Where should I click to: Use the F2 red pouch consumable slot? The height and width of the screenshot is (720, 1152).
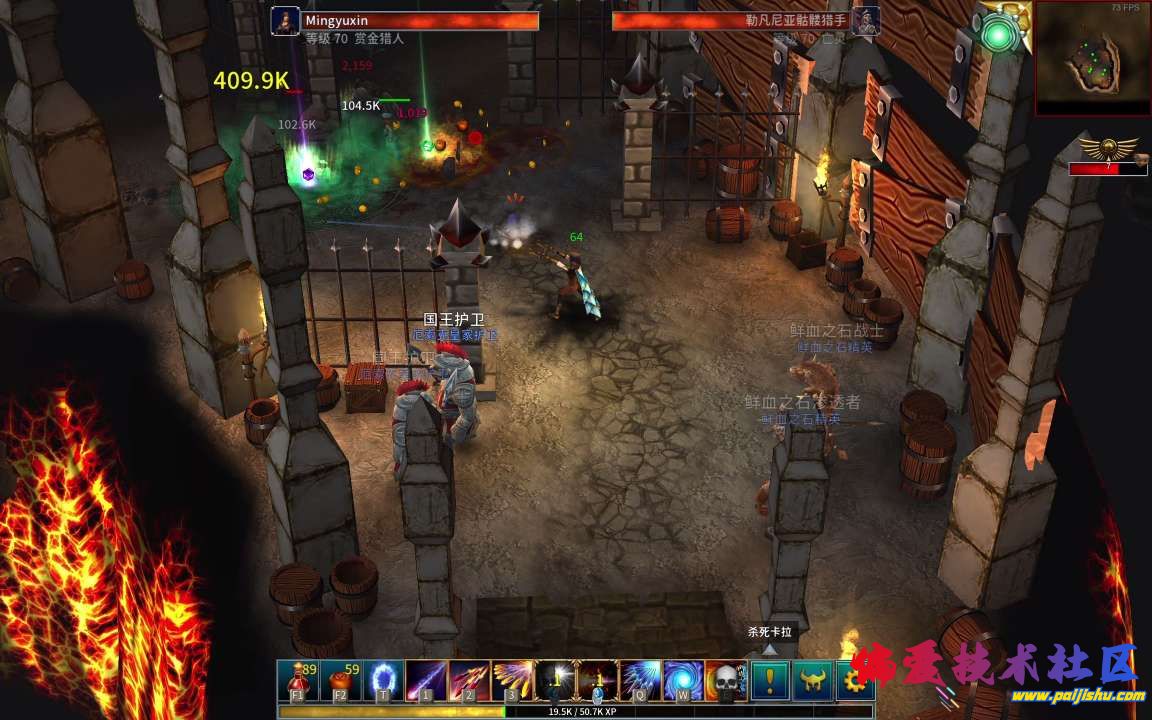pyautogui.click(x=341, y=680)
